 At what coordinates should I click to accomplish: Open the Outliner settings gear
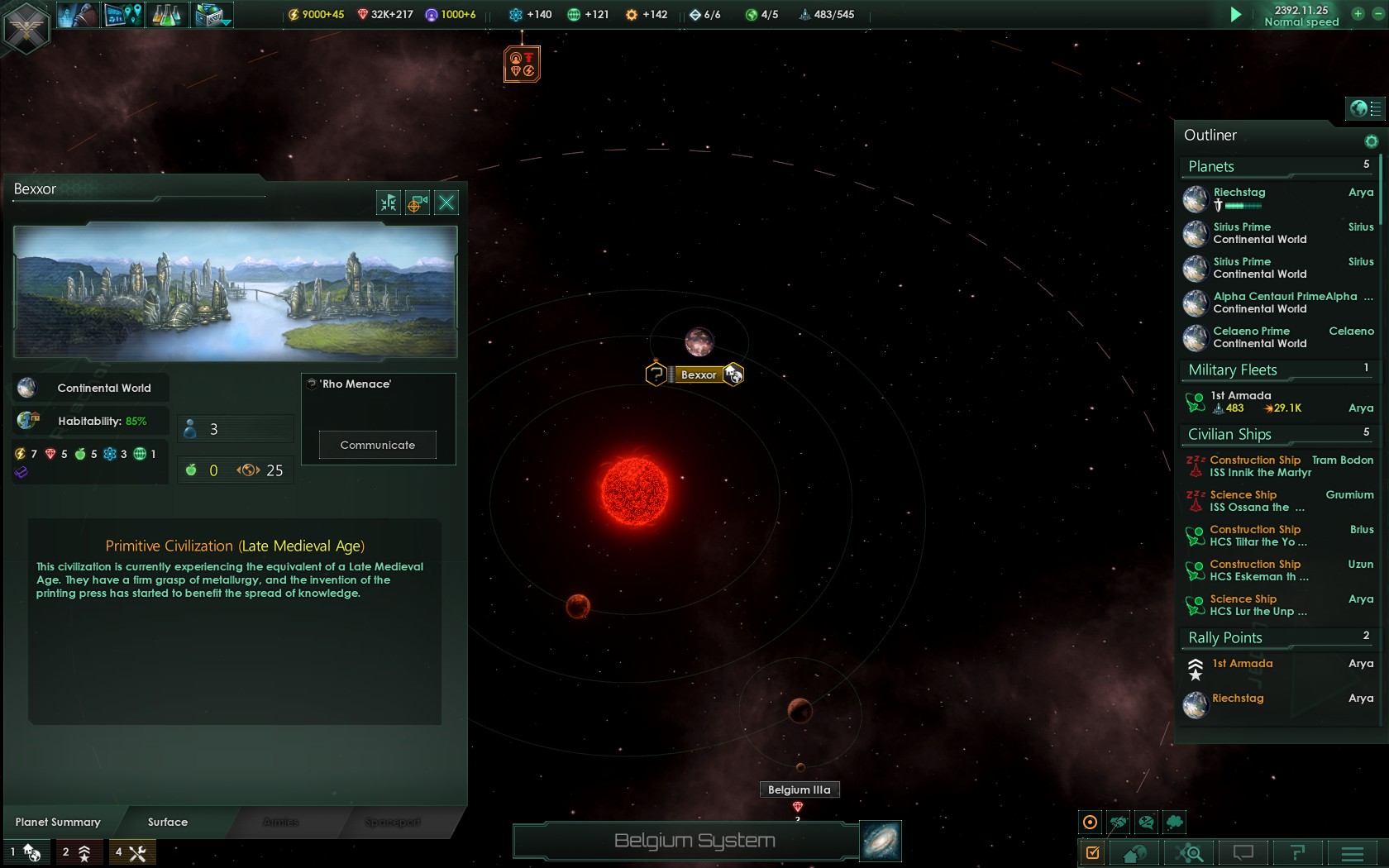pos(1372,141)
